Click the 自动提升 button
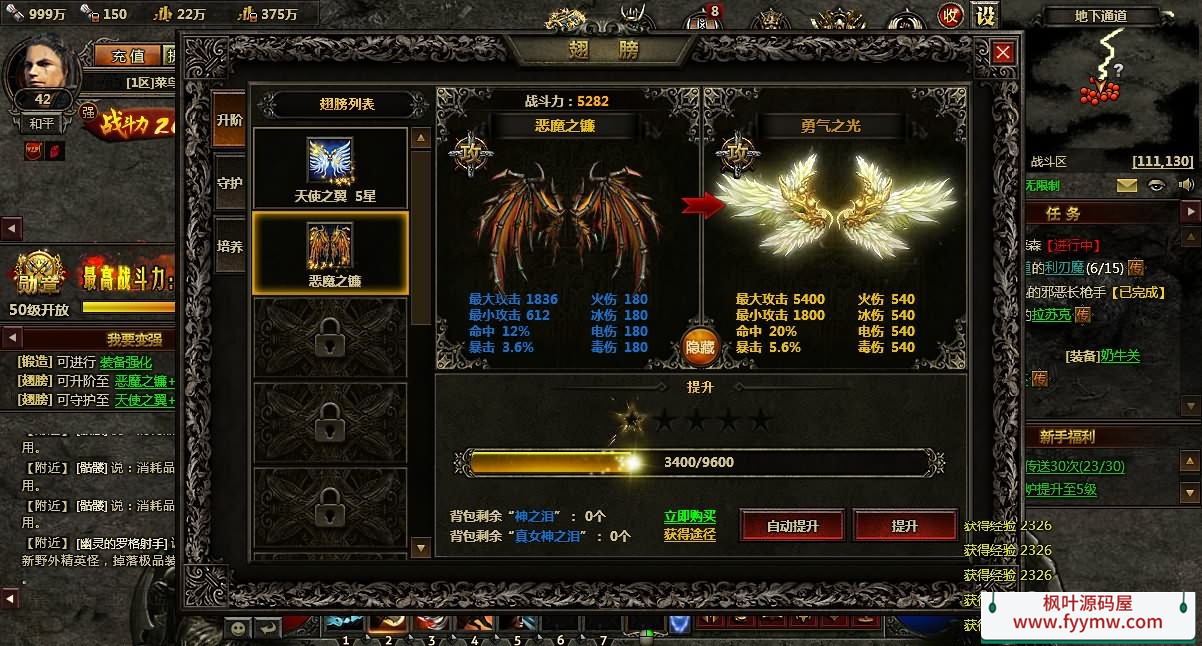1202x646 pixels. tap(792, 526)
